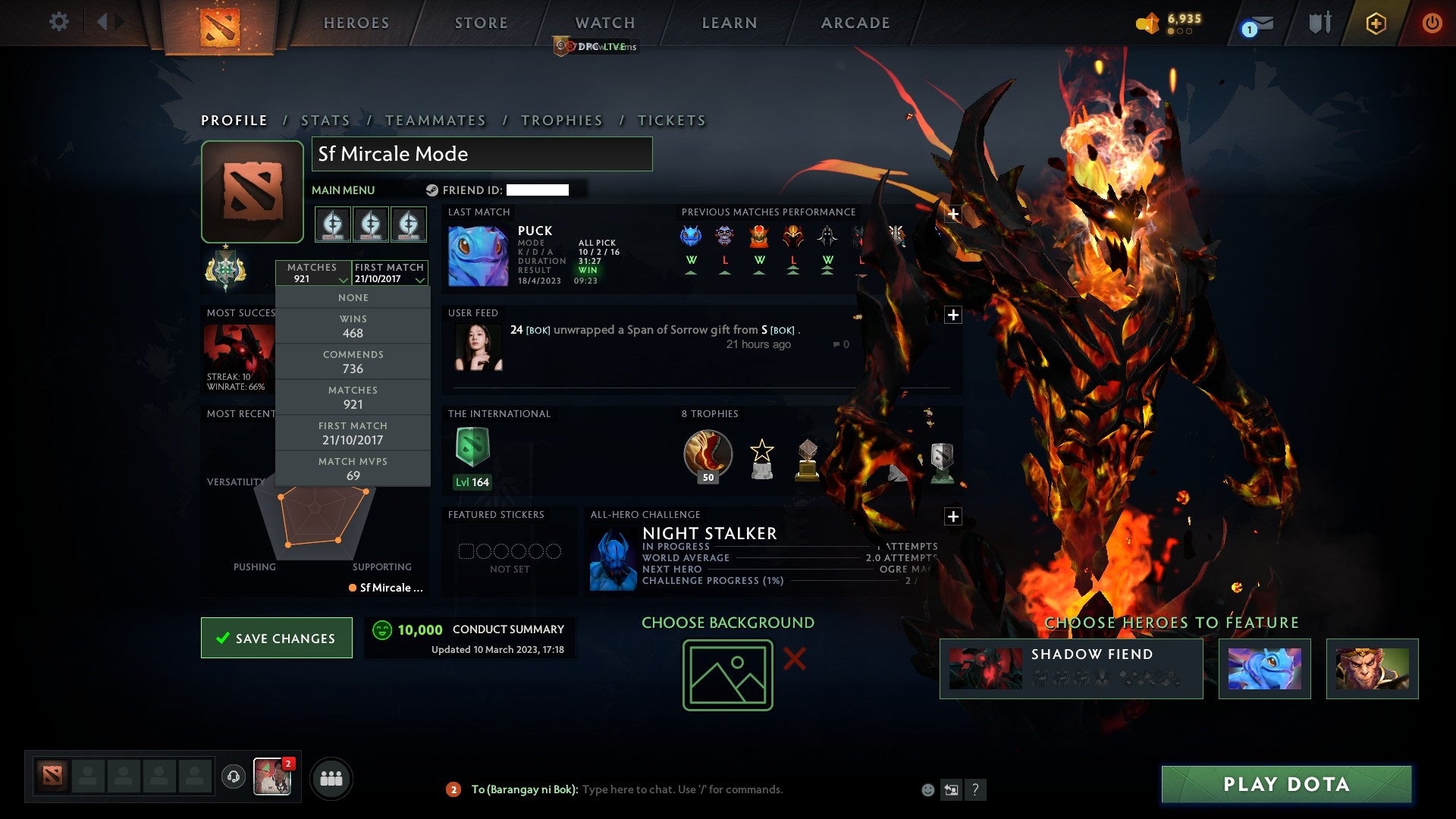The width and height of the screenshot is (1456, 819).
Task: Click the power/logout icon top right
Action: (x=1432, y=23)
